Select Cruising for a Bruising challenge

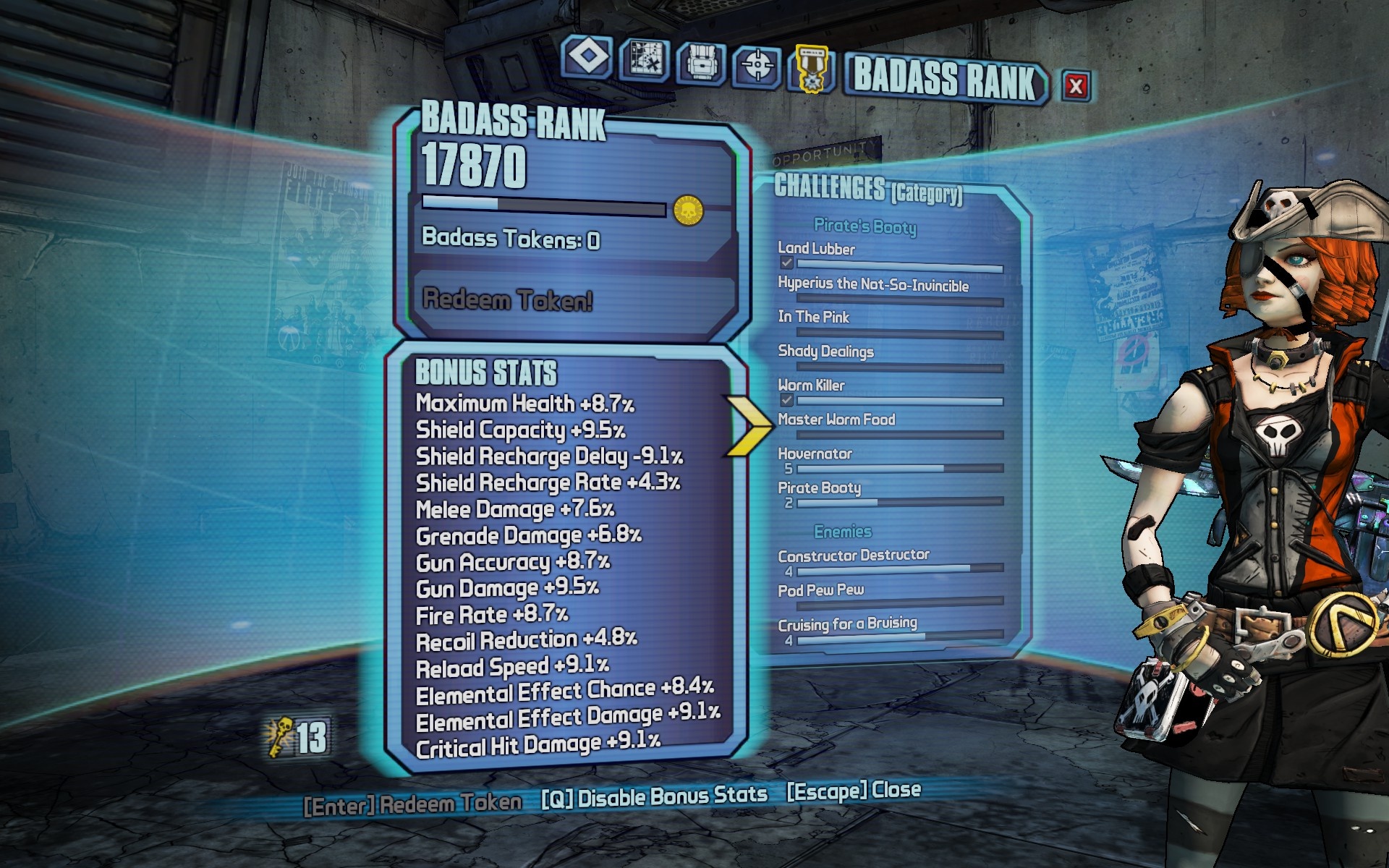click(x=847, y=624)
